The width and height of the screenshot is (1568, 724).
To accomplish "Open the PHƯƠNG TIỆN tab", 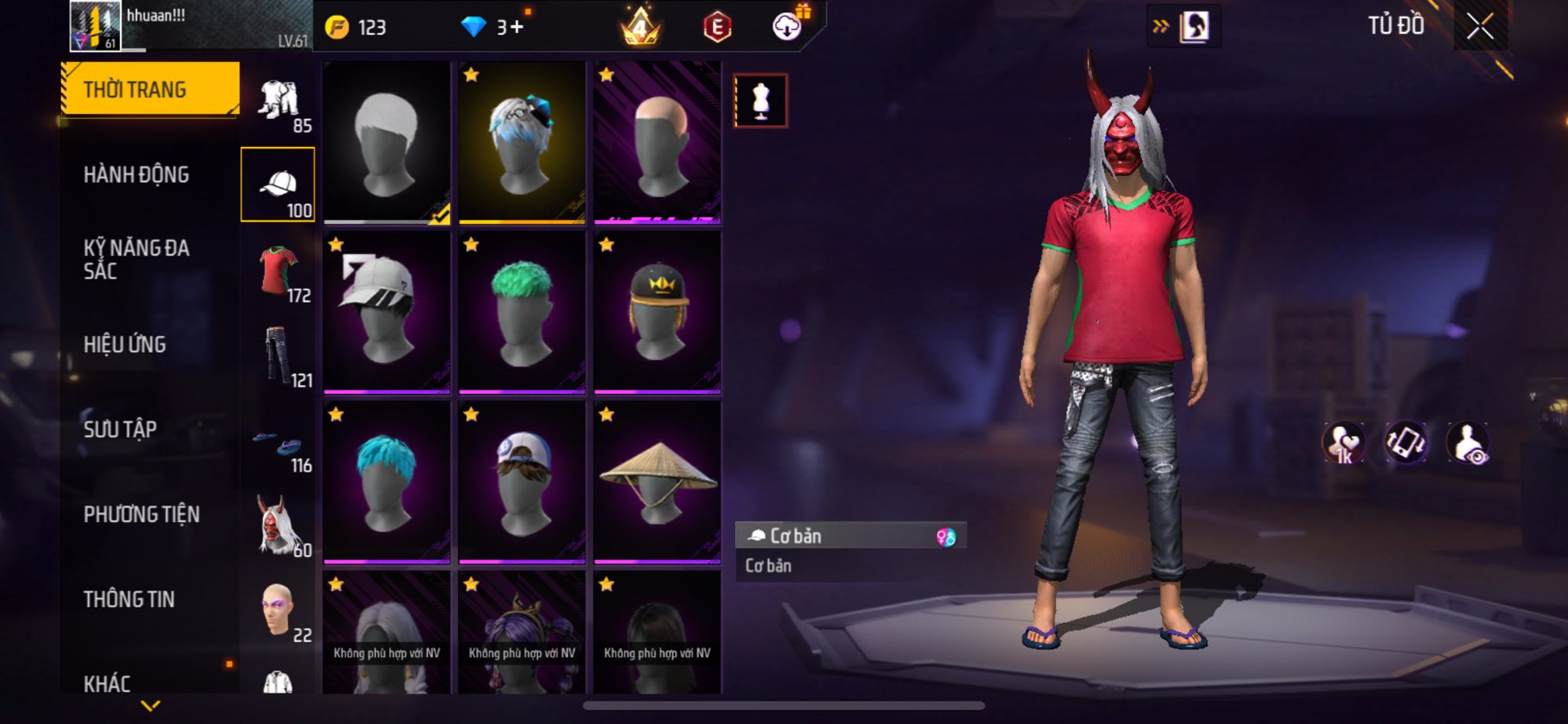I will pyautogui.click(x=142, y=514).
